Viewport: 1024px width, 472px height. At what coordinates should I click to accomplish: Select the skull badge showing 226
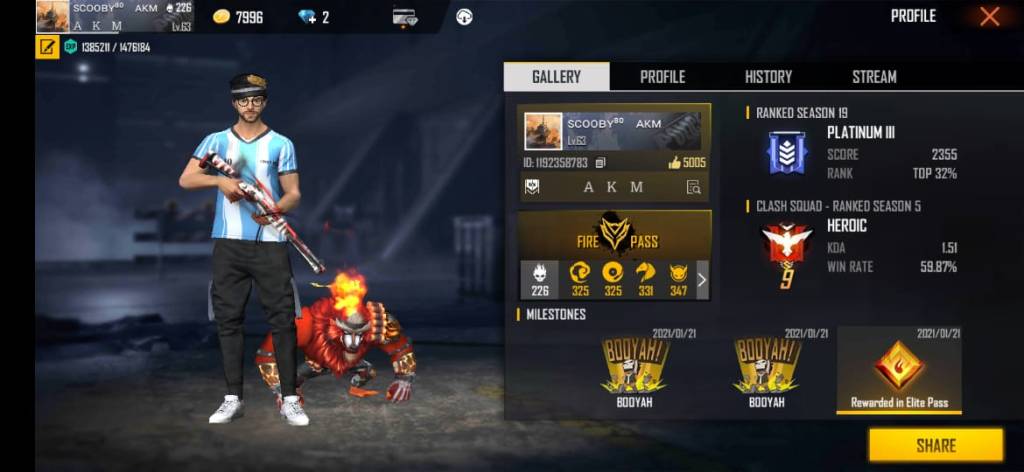pyautogui.click(x=540, y=279)
